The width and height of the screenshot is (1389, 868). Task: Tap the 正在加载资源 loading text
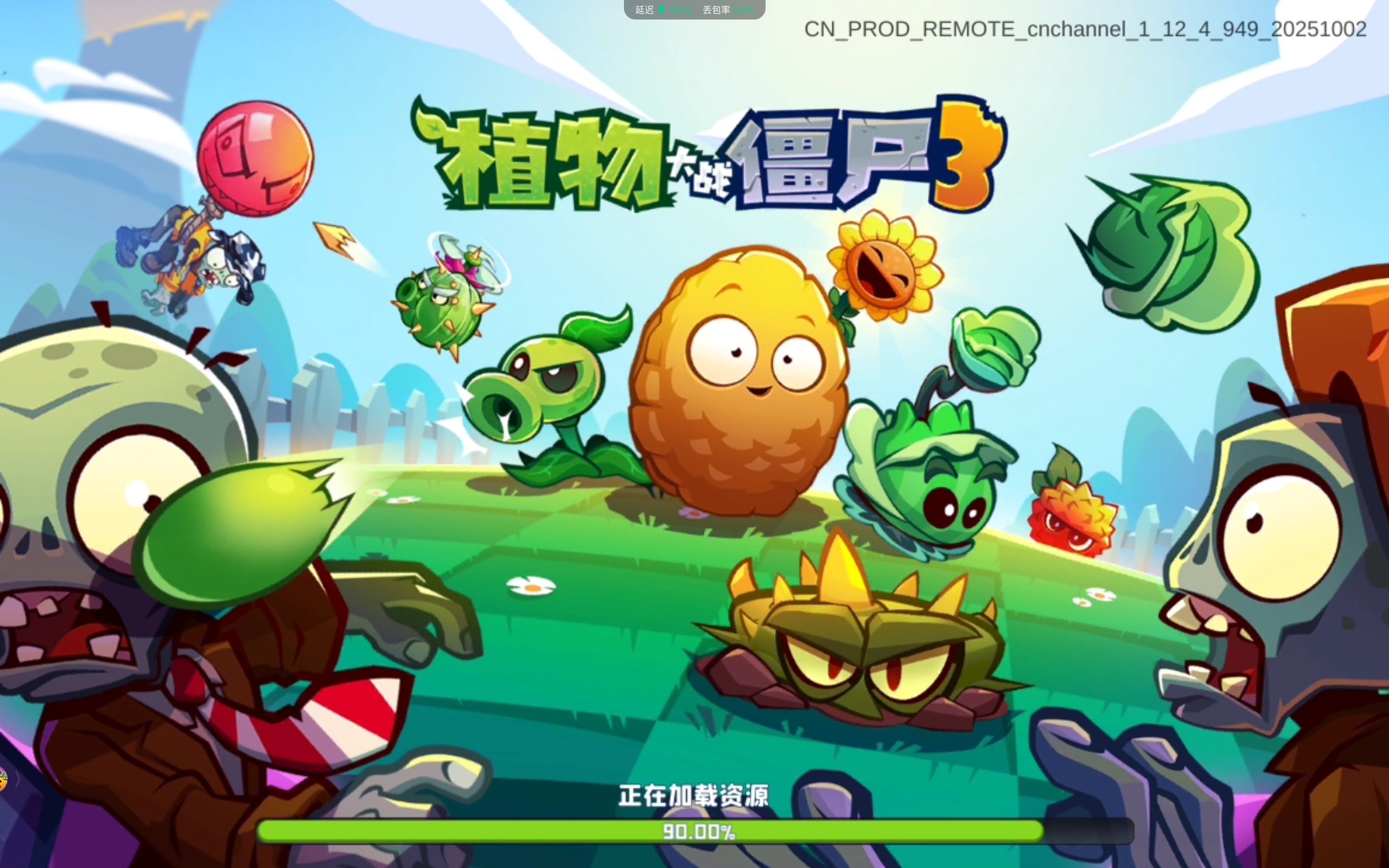pos(693,797)
